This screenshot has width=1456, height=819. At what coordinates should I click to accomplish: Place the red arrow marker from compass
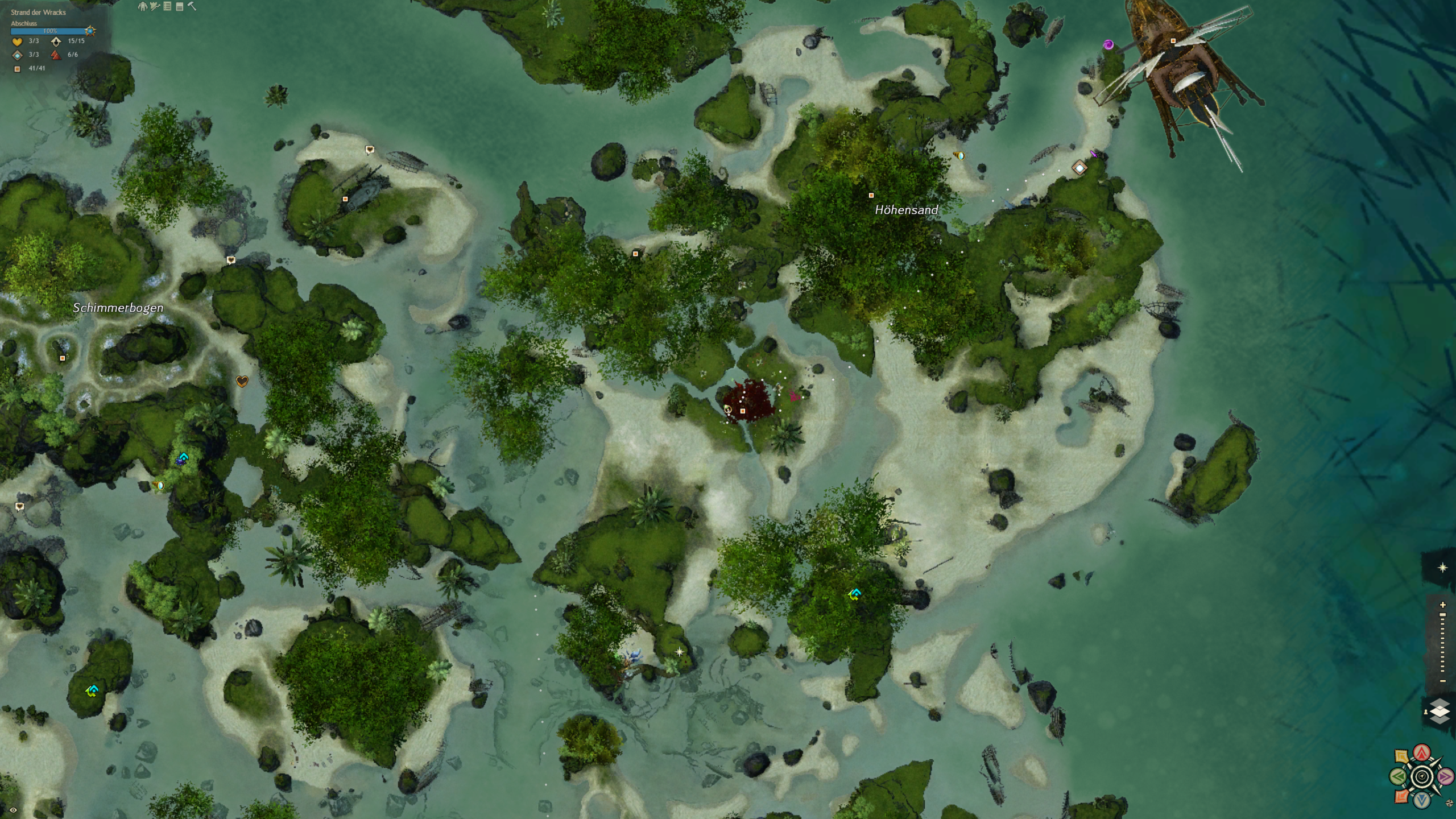coord(1422,753)
